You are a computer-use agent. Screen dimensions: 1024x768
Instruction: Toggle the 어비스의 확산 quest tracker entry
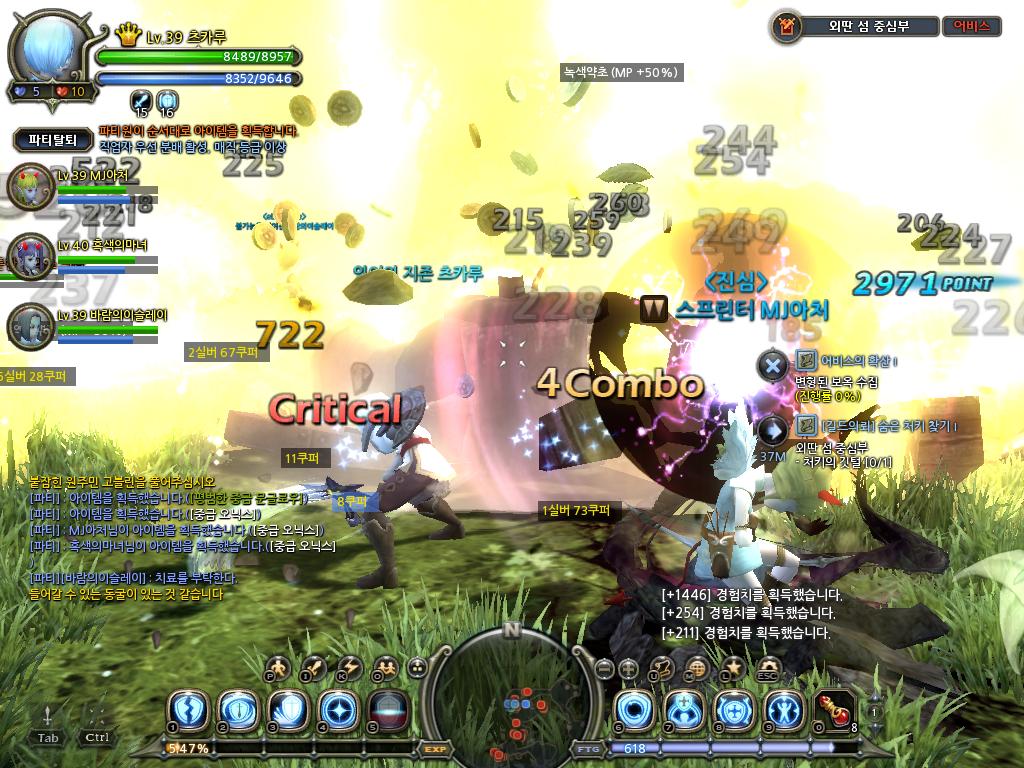pos(772,366)
